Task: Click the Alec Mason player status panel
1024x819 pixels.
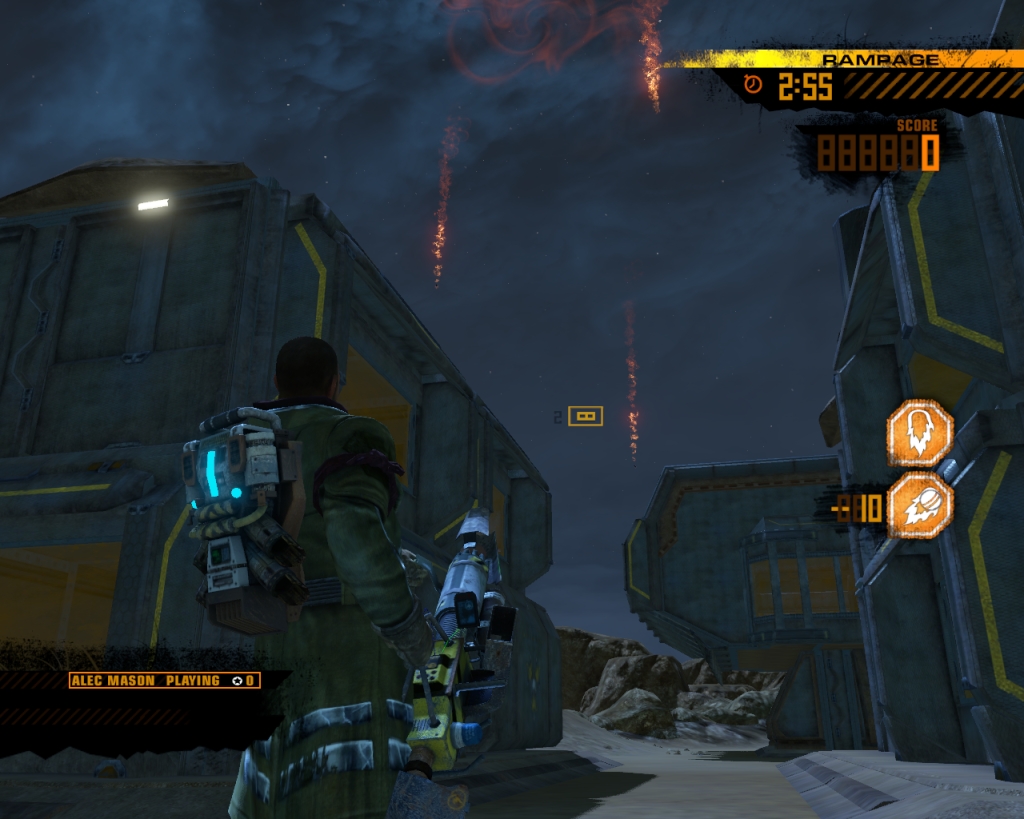Action: point(165,680)
